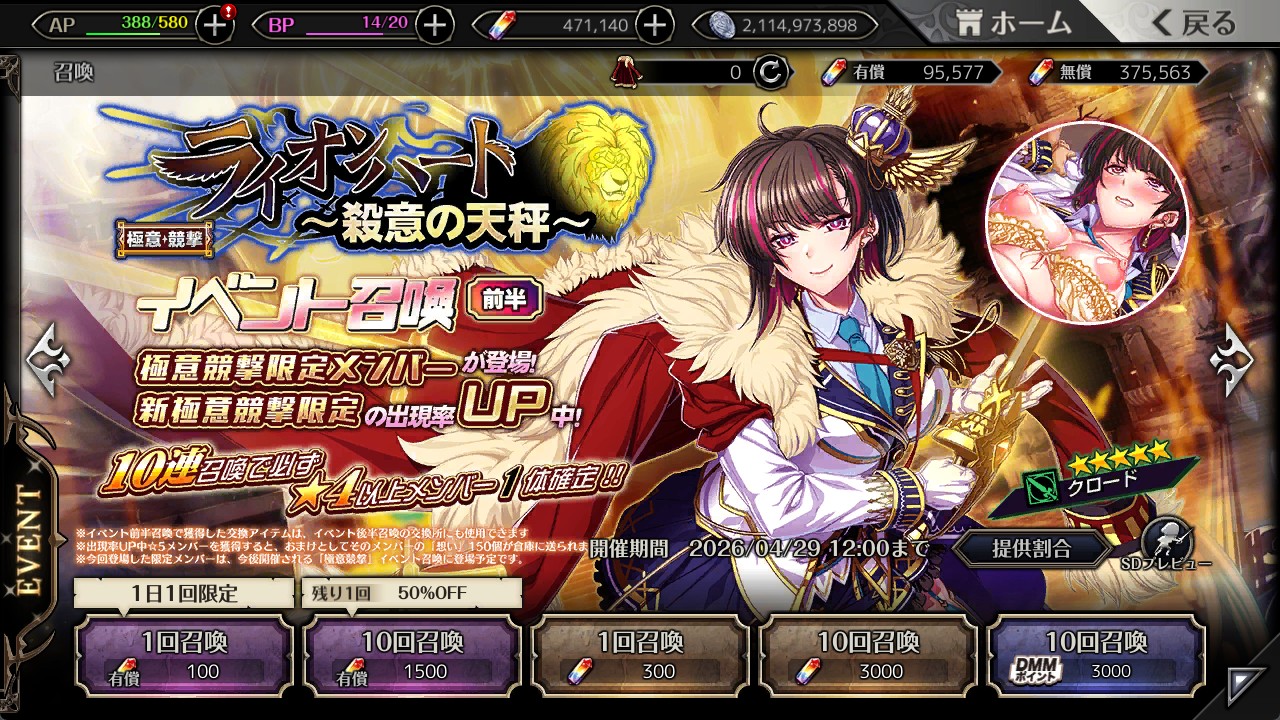This screenshot has width=1280, height=720.
Task: Refresh the summon ticket count
Action: 770,72
